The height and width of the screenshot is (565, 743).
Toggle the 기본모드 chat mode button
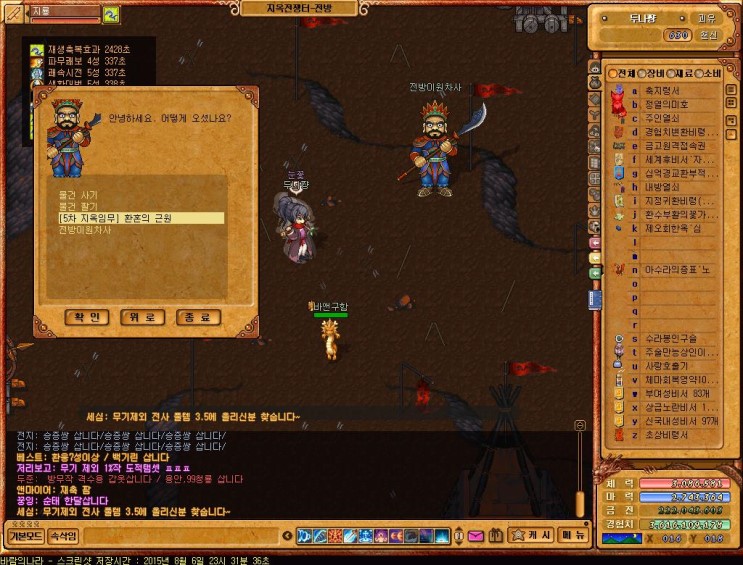[26, 536]
